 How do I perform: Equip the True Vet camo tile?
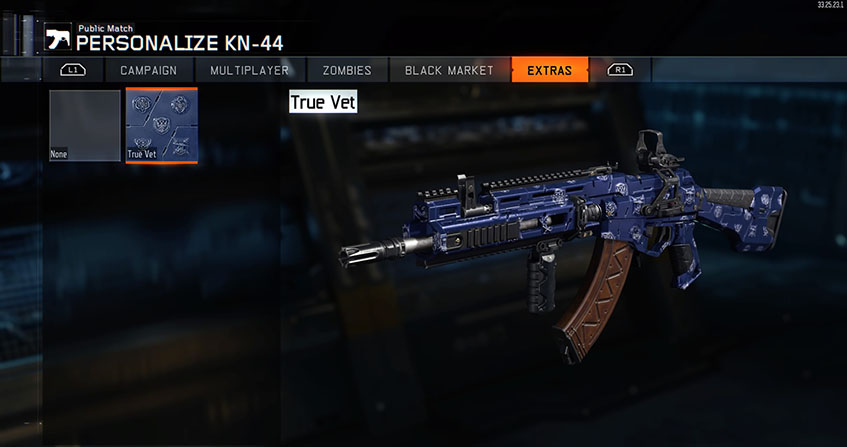[161, 125]
